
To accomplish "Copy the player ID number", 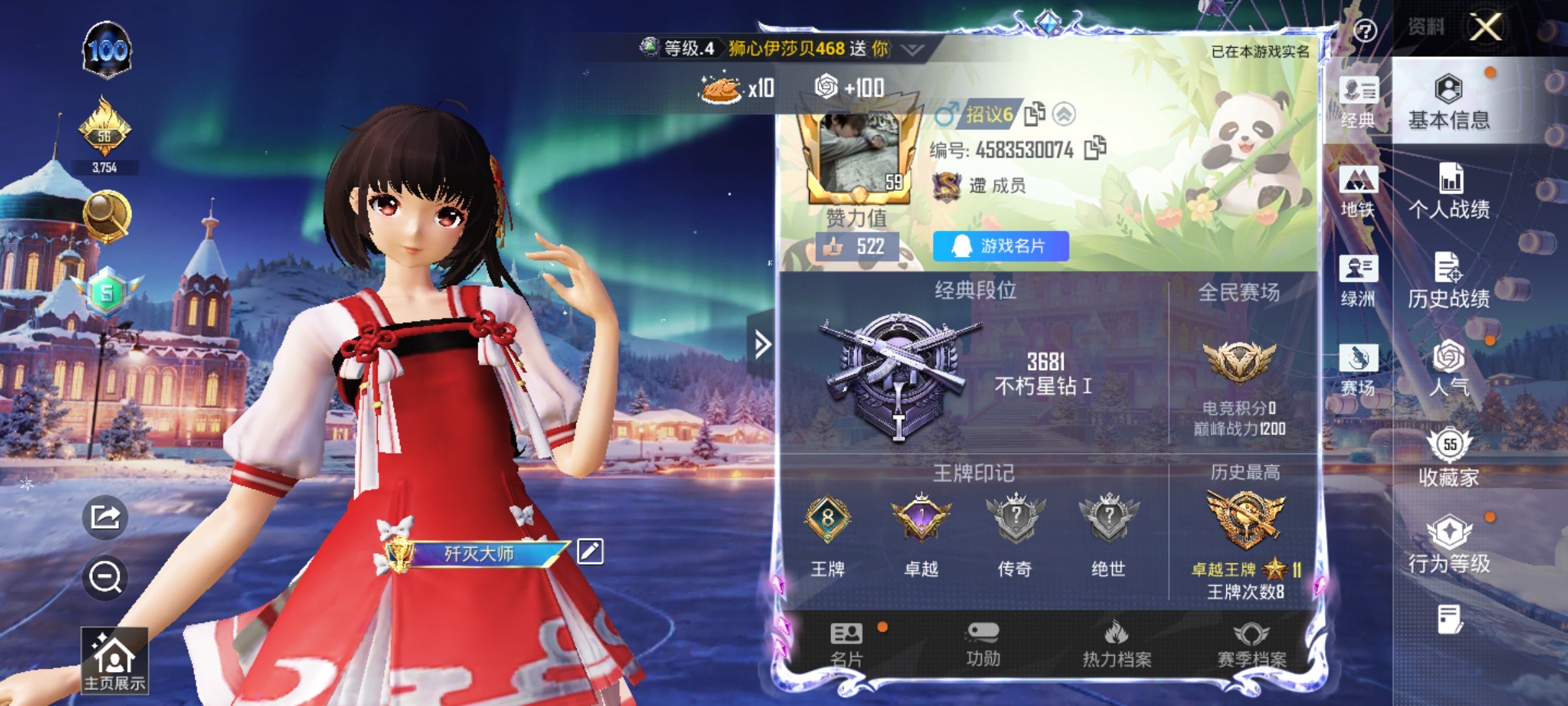I will pos(1095,148).
